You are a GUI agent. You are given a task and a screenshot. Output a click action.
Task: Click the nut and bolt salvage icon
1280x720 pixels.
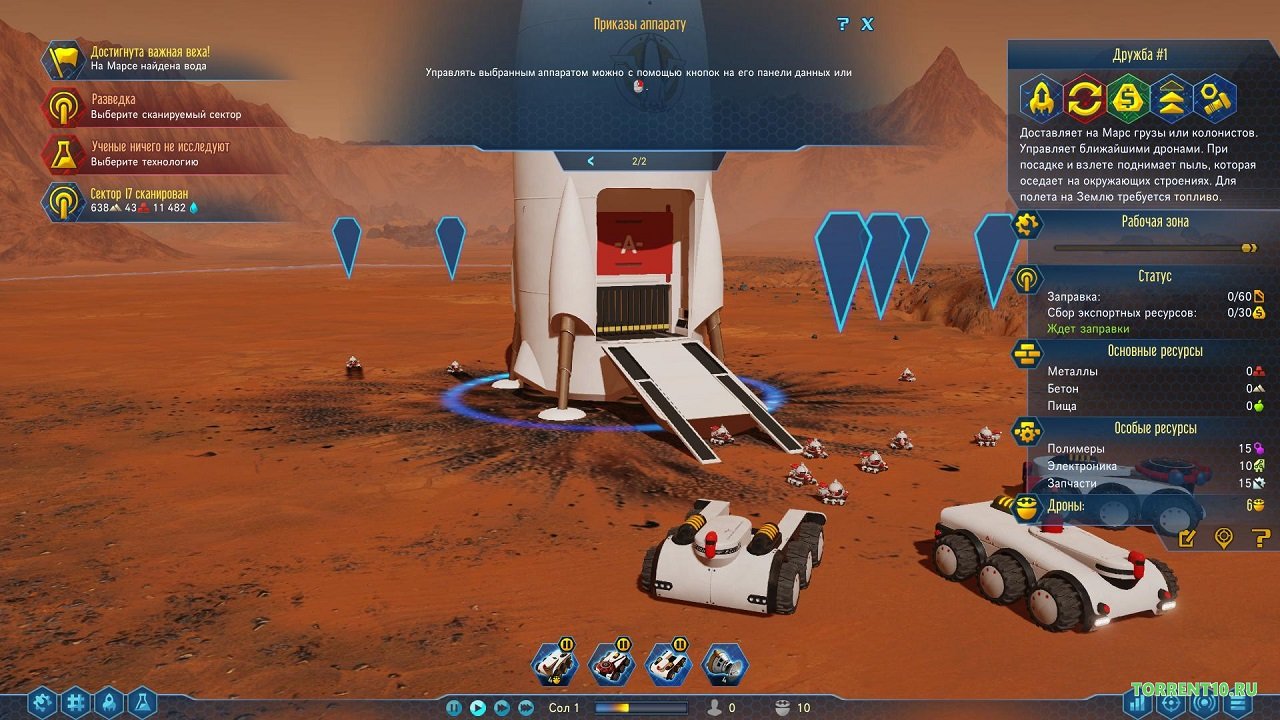1214,99
